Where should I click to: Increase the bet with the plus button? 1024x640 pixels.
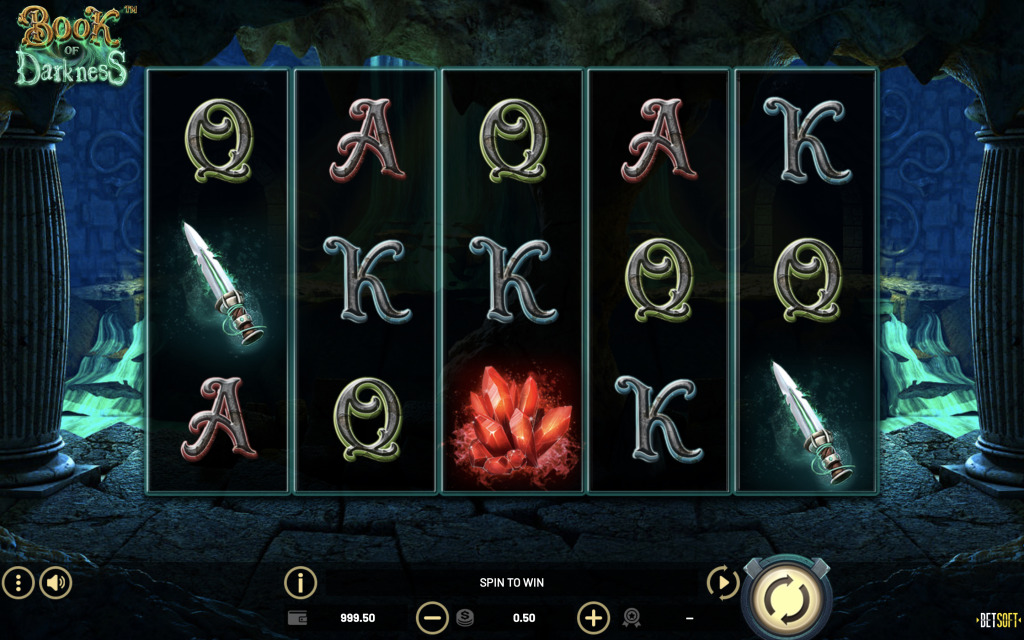[x=593, y=618]
